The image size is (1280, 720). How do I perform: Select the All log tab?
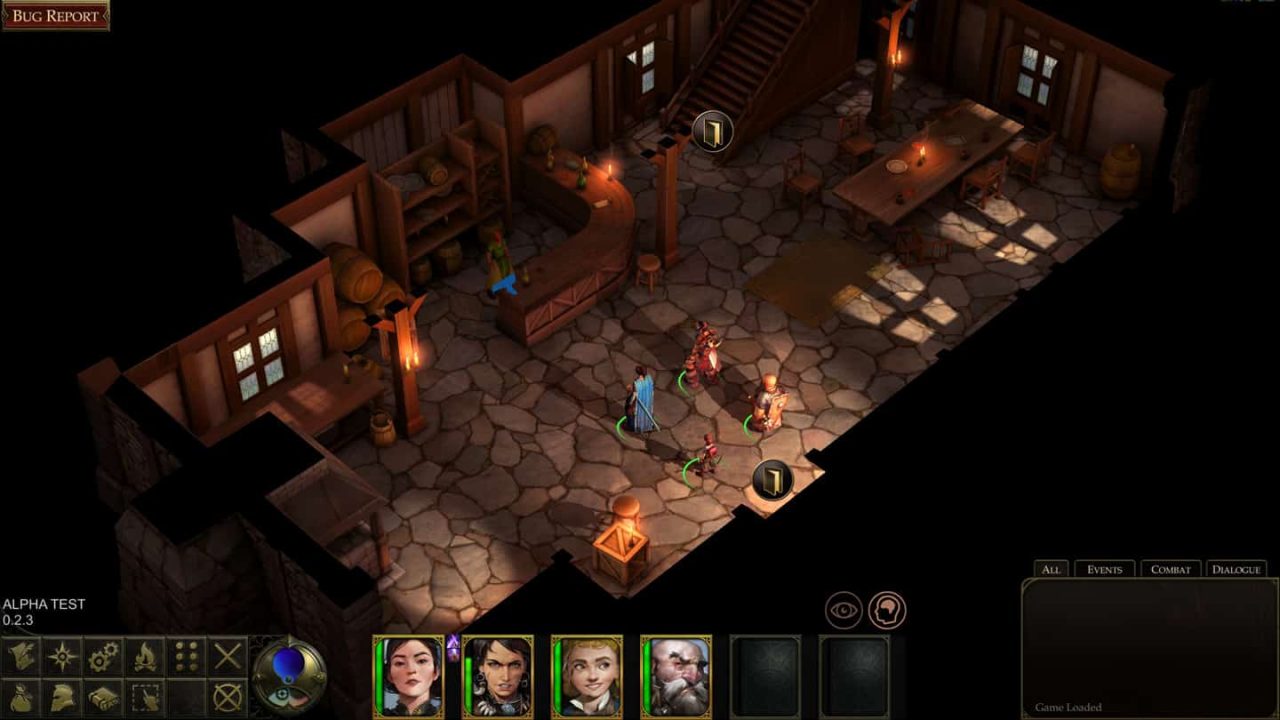(1049, 568)
